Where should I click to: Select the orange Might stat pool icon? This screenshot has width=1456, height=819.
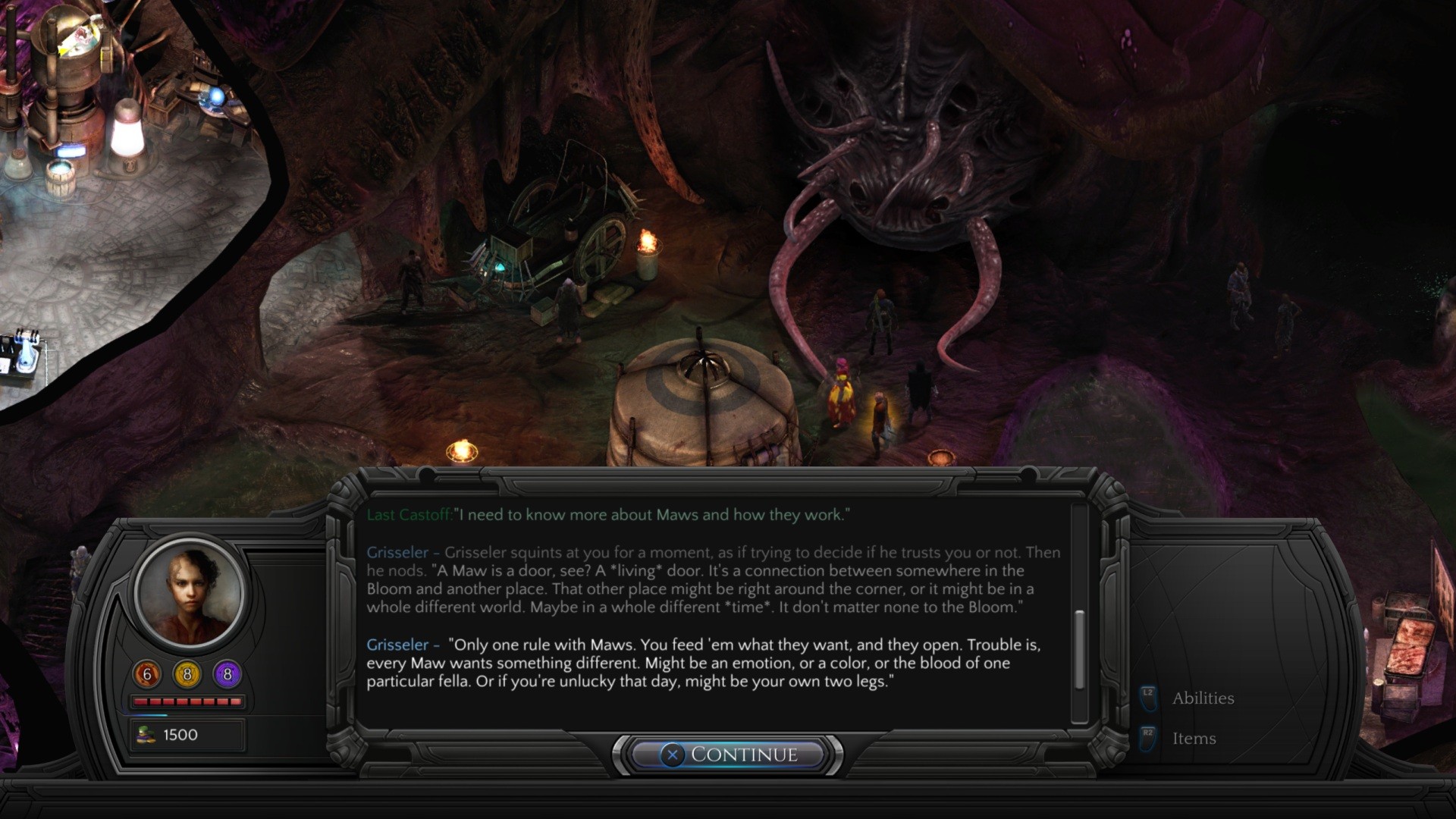coord(146,672)
